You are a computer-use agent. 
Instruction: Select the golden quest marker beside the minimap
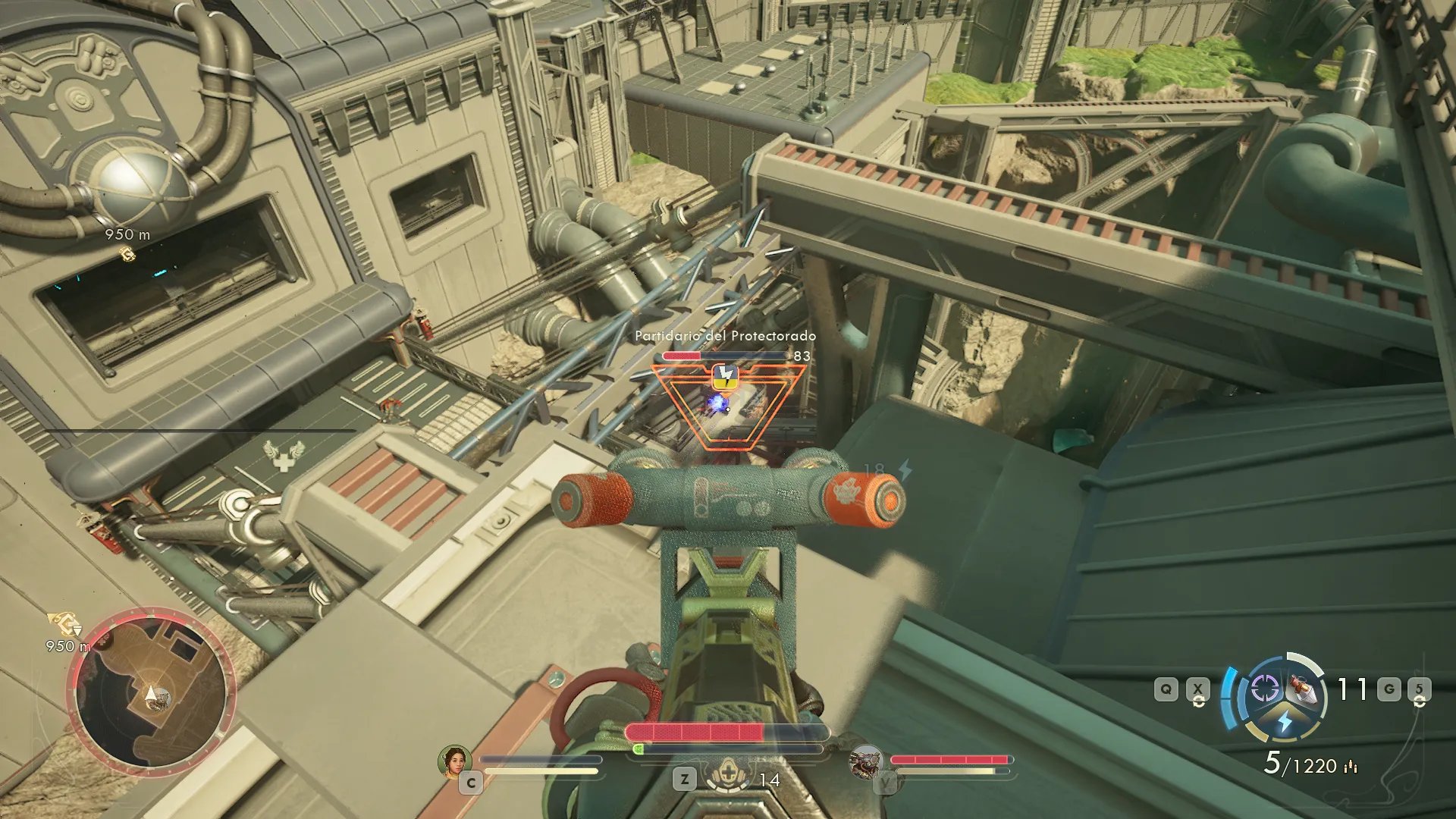point(64,625)
